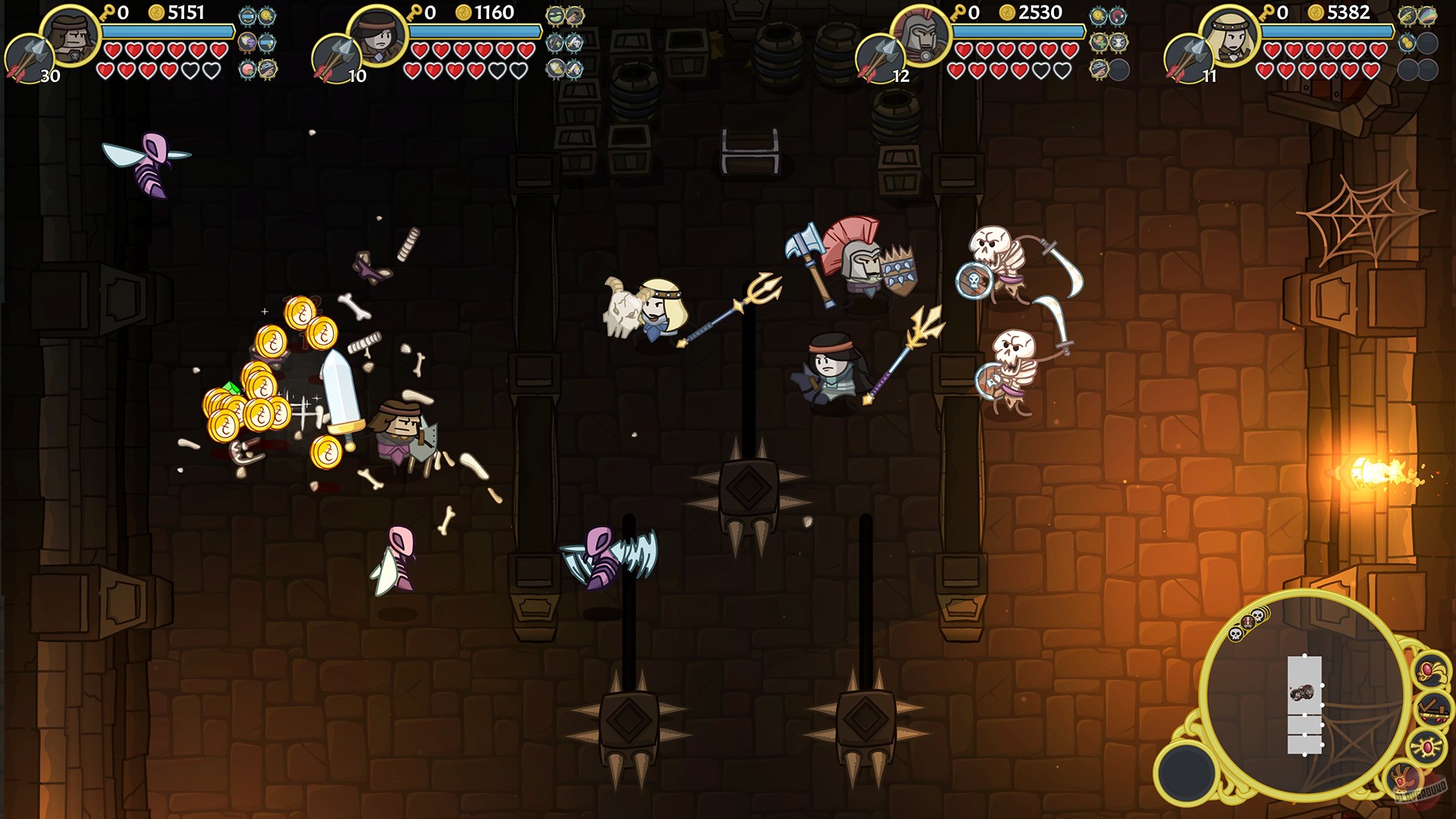Viewport: 1456px width, 819px height.
Task: Click the spider amulet icon on the minimap ring
Action: pyautogui.click(x=1426, y=745)
